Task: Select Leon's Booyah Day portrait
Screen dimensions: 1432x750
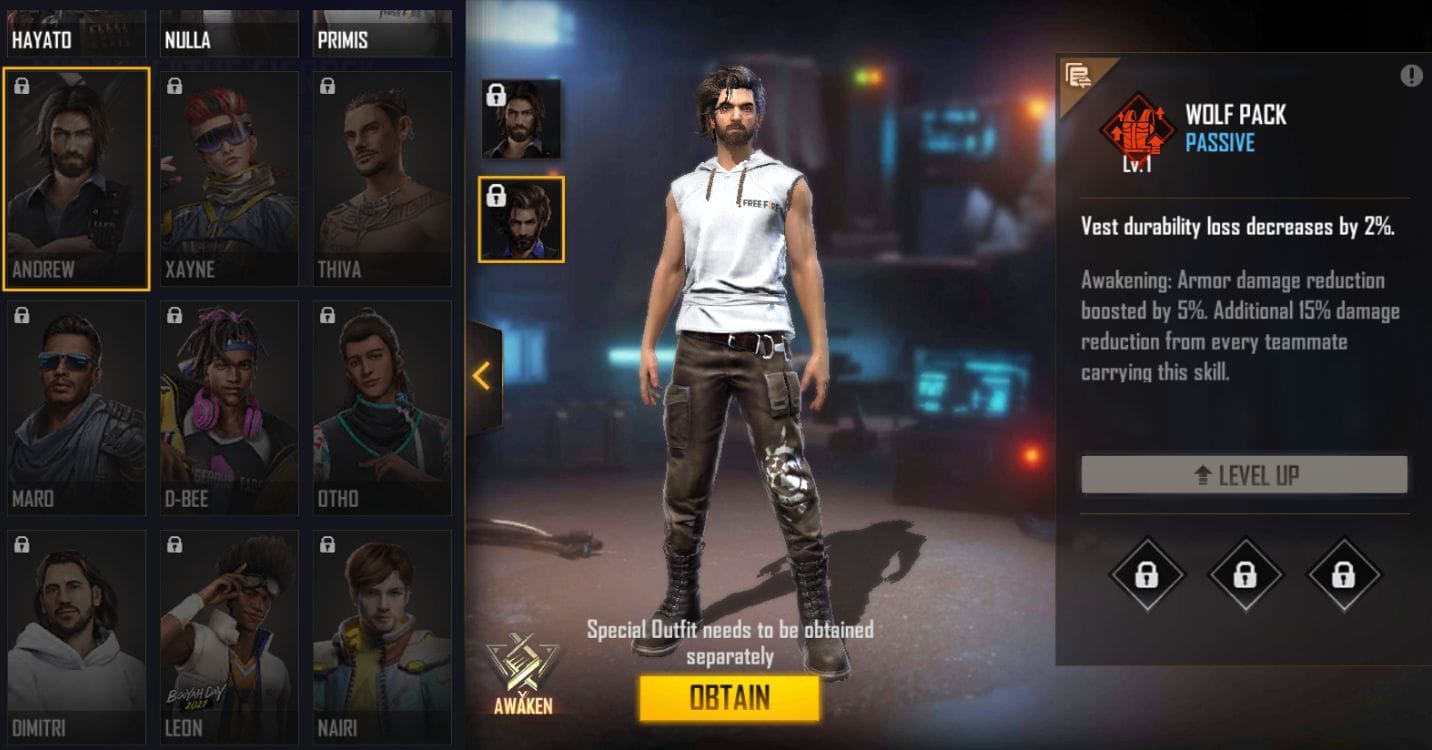Action: (x=228, y=633)
